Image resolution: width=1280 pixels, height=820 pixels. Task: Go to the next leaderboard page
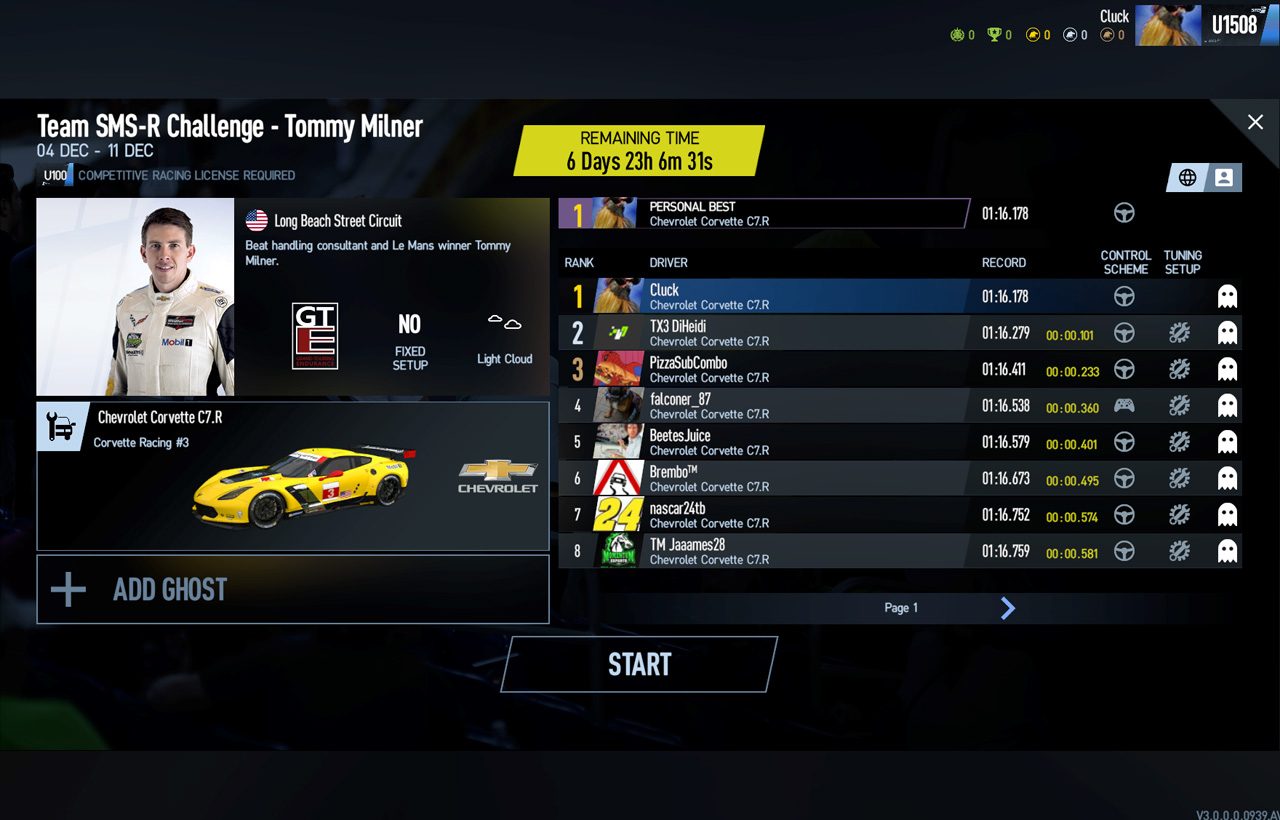pyautogui.click(x=1008, y=608)
